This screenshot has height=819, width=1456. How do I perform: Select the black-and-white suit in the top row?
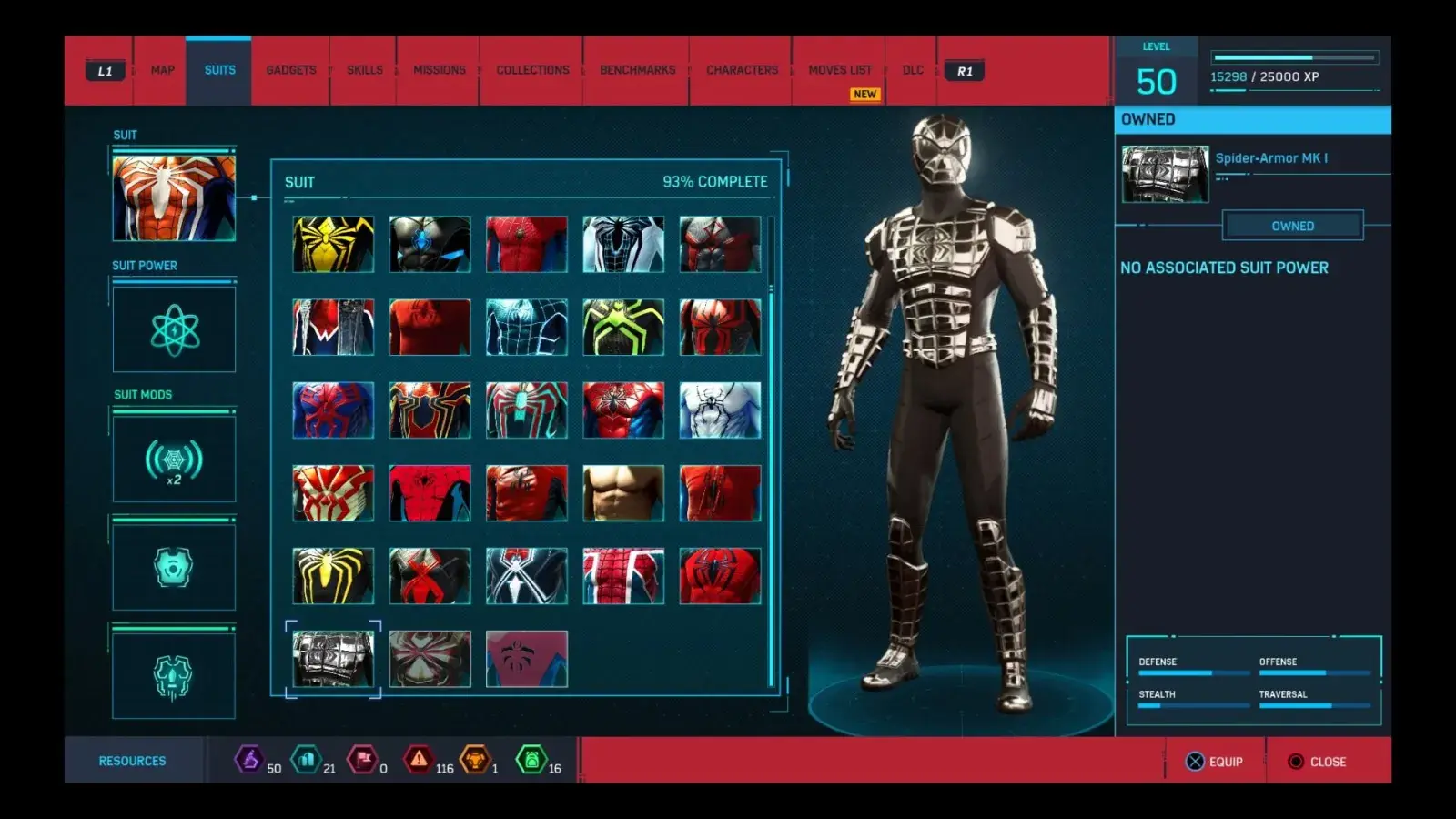click(623, 244)
